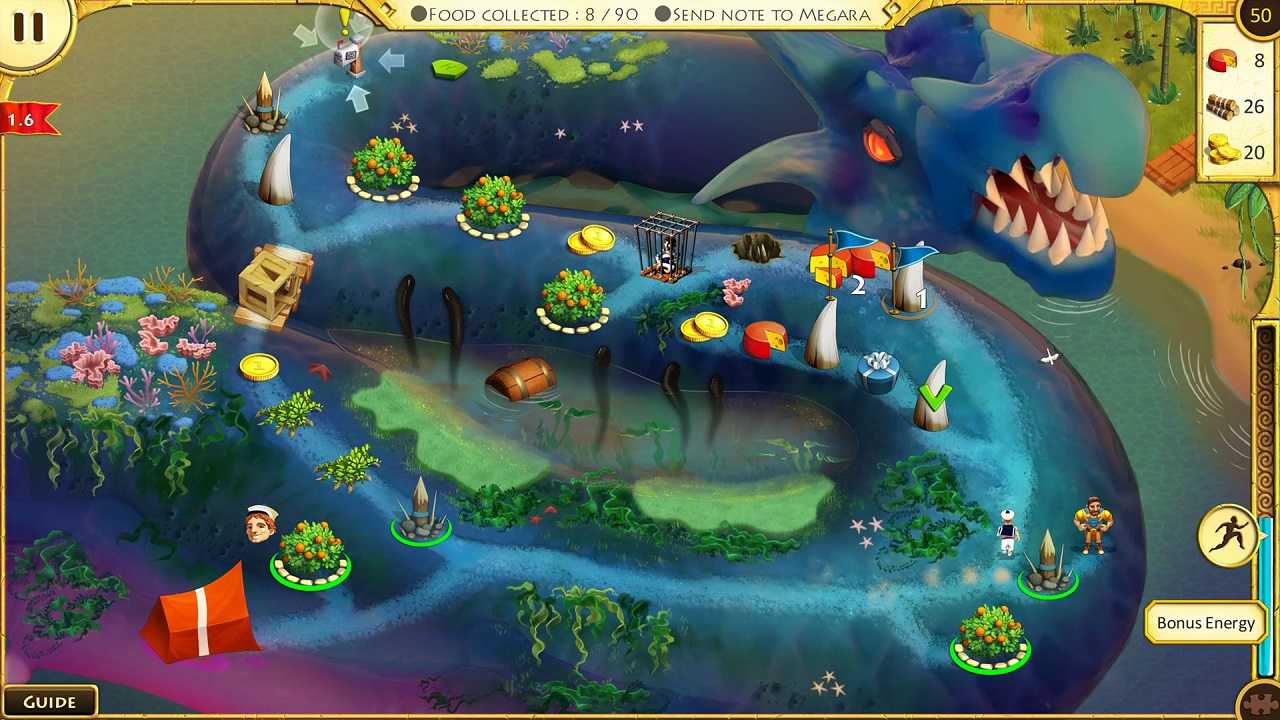
Task: Open the sunken treasure chest
Action: pos(522,381)
